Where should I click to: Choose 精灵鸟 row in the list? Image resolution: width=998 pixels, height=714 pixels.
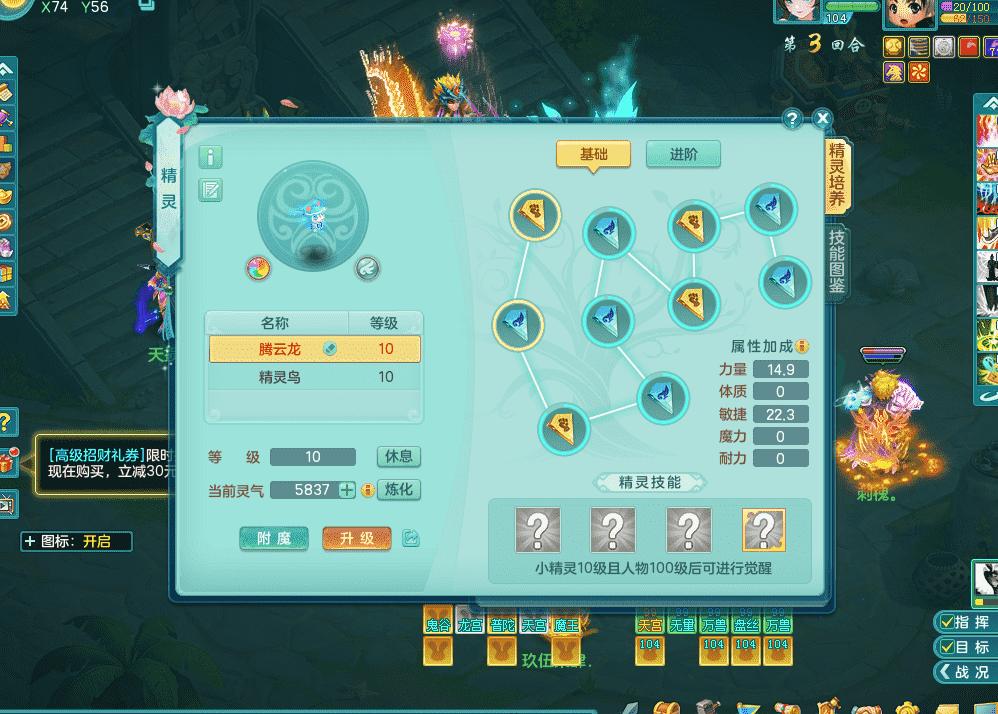point(314,377)
